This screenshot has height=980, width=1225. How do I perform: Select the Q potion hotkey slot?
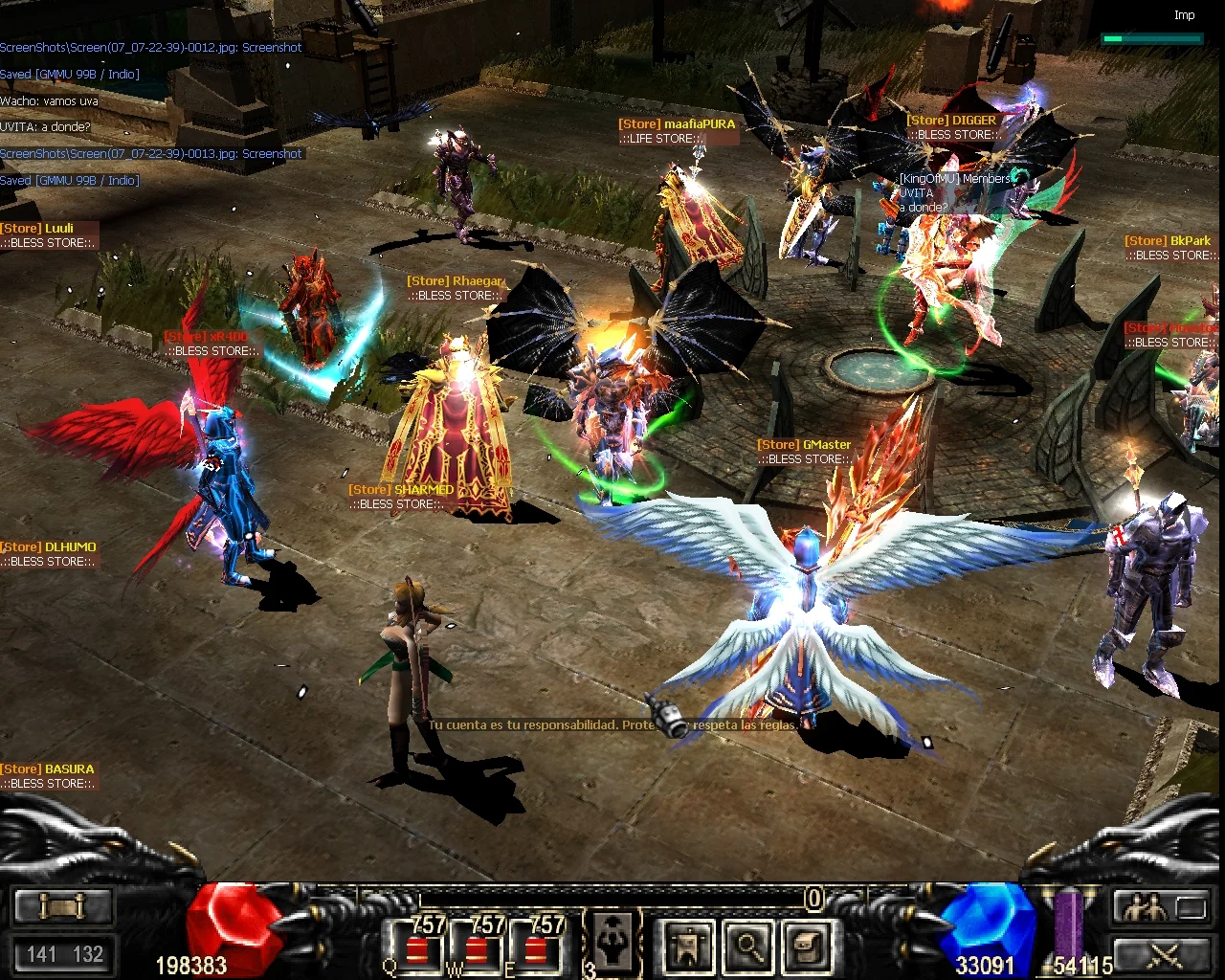click(416, 947)
